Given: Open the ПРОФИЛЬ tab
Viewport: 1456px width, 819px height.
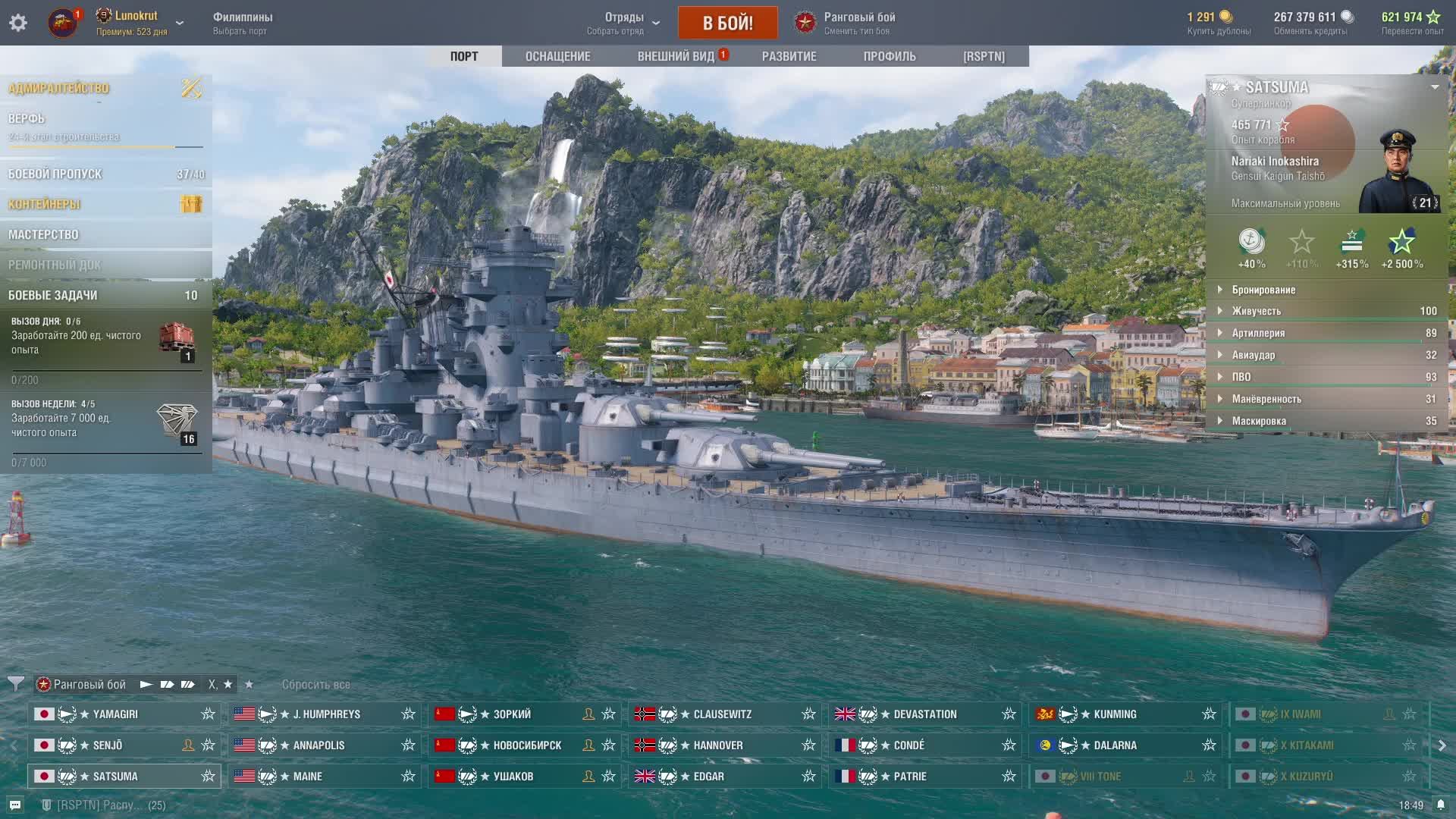Looking at the screenshot, I should tap(890, 56).
